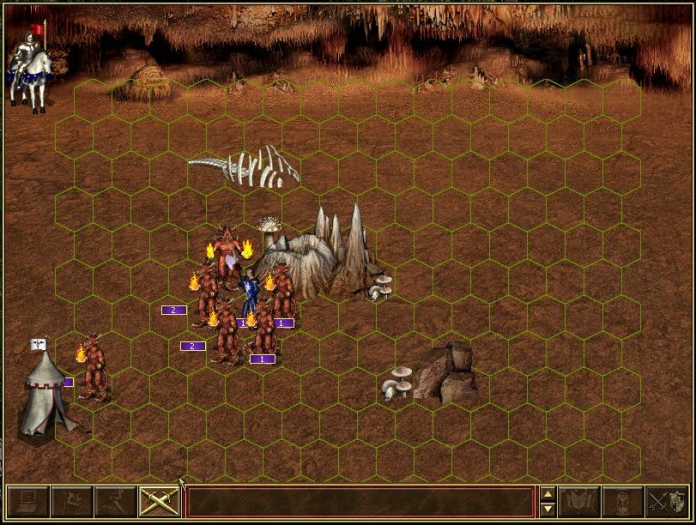
Task: Make the active unit wait
Action: pos(623,501)
